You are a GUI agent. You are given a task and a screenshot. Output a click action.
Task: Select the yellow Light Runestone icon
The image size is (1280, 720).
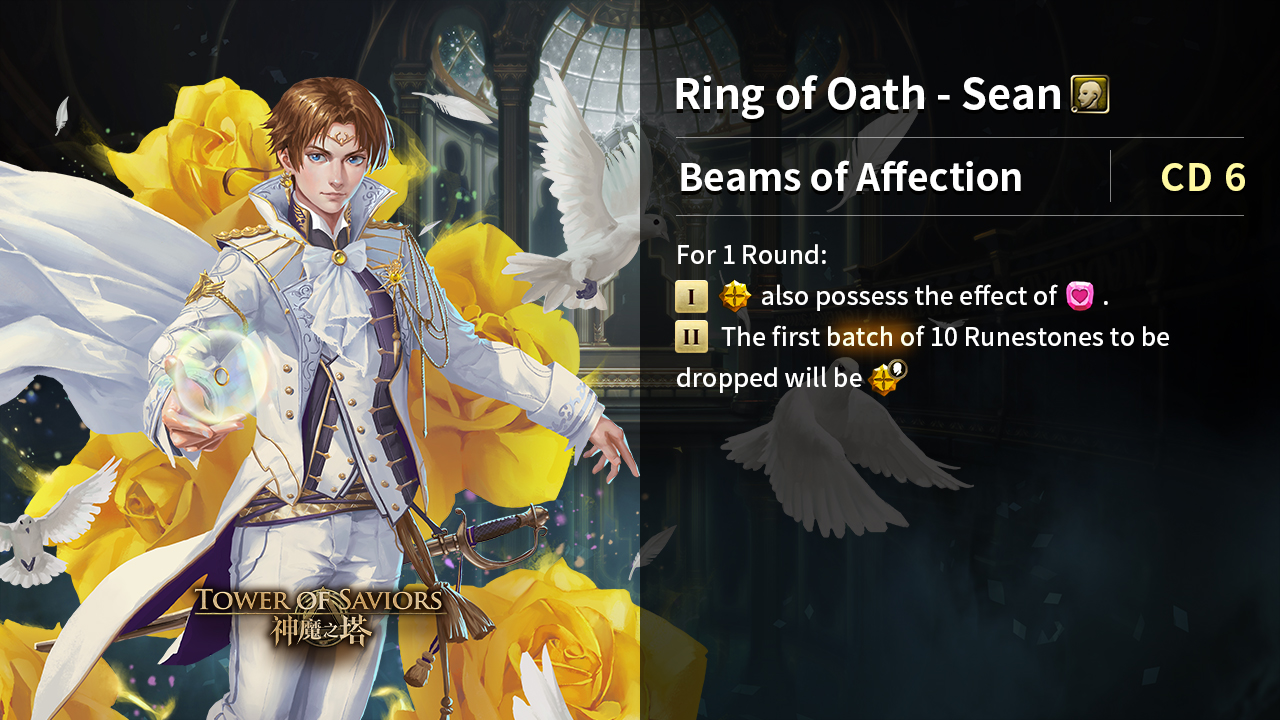click(x=735, y=296)
